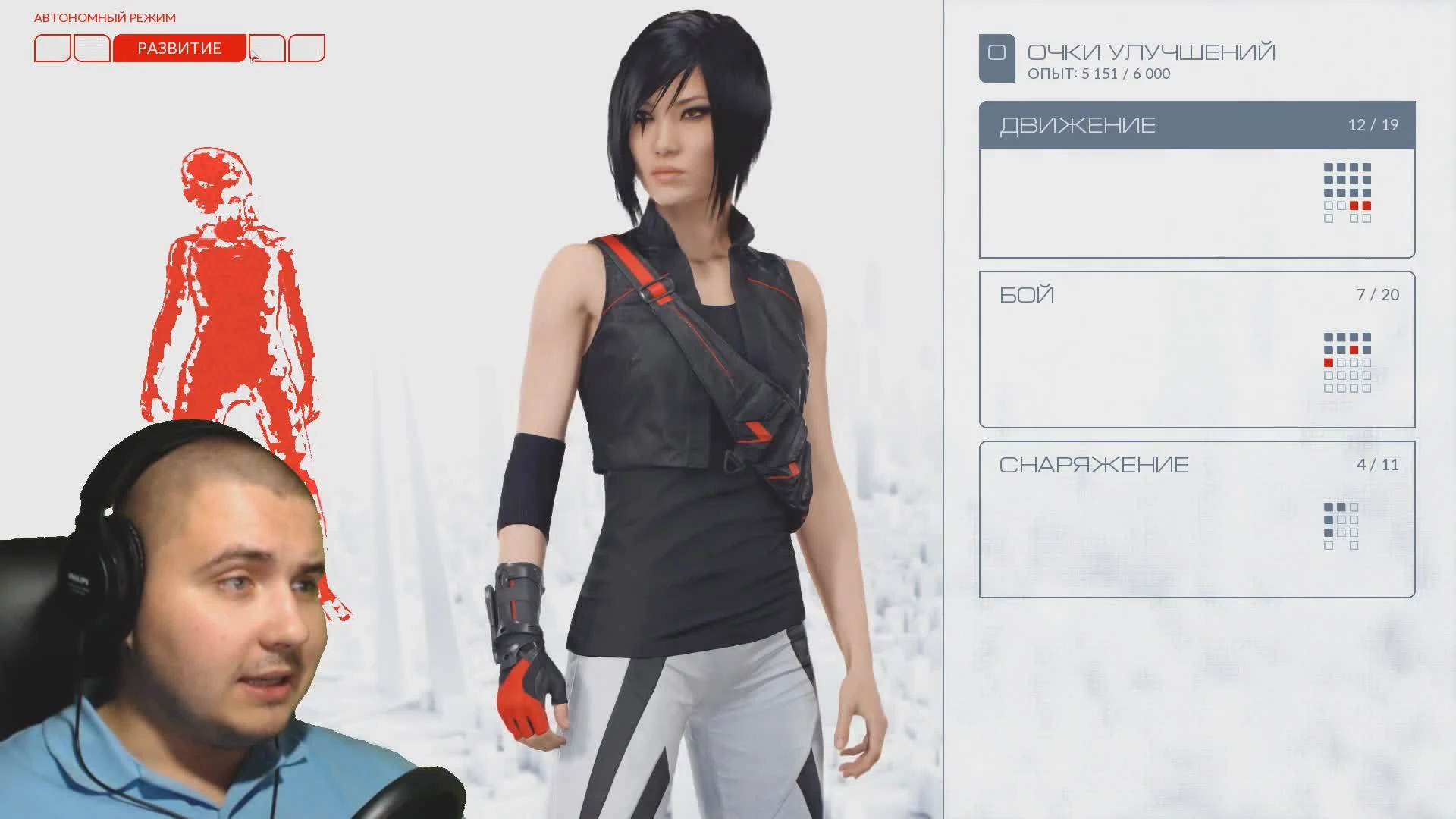Image resolution: width=1456 pixels, height=819 pixels.
Task: Expand the ДВИЖЕНИЕ skill category panel
Action: tap(1077, 124)
